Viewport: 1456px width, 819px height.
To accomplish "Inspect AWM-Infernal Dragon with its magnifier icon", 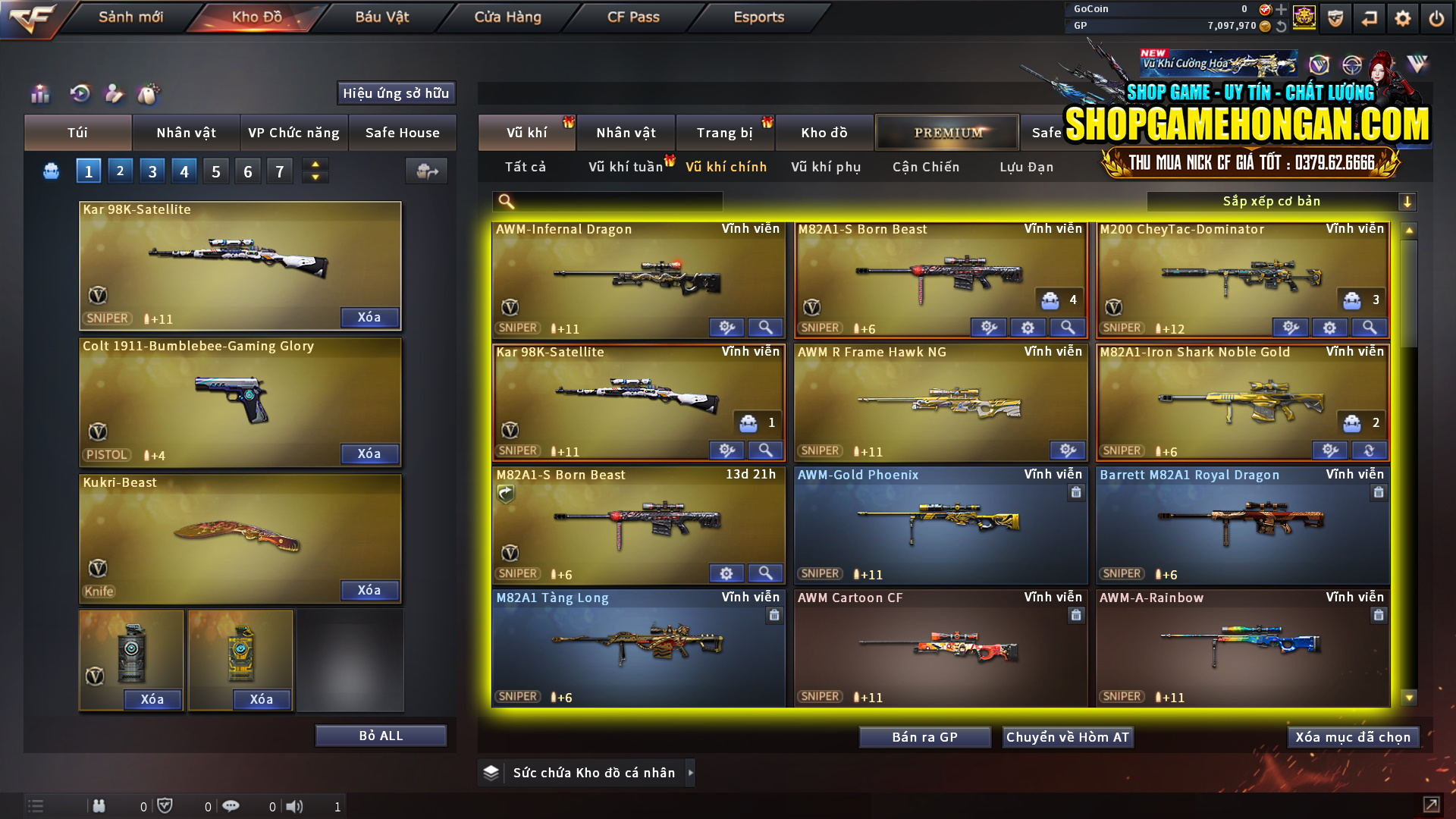I will tap(765, 328).
